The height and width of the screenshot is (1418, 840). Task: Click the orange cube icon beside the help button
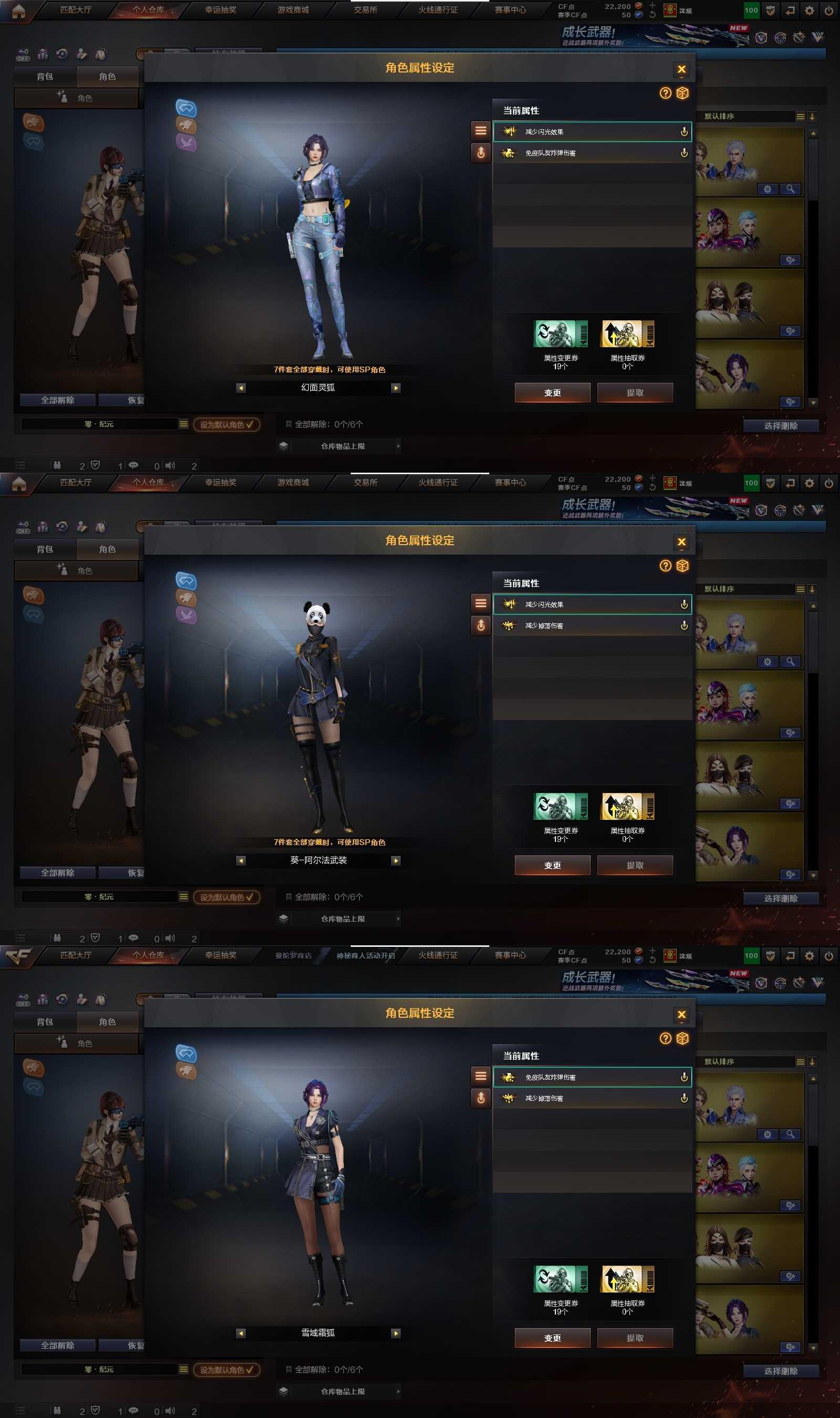click(x=682, y=94)
